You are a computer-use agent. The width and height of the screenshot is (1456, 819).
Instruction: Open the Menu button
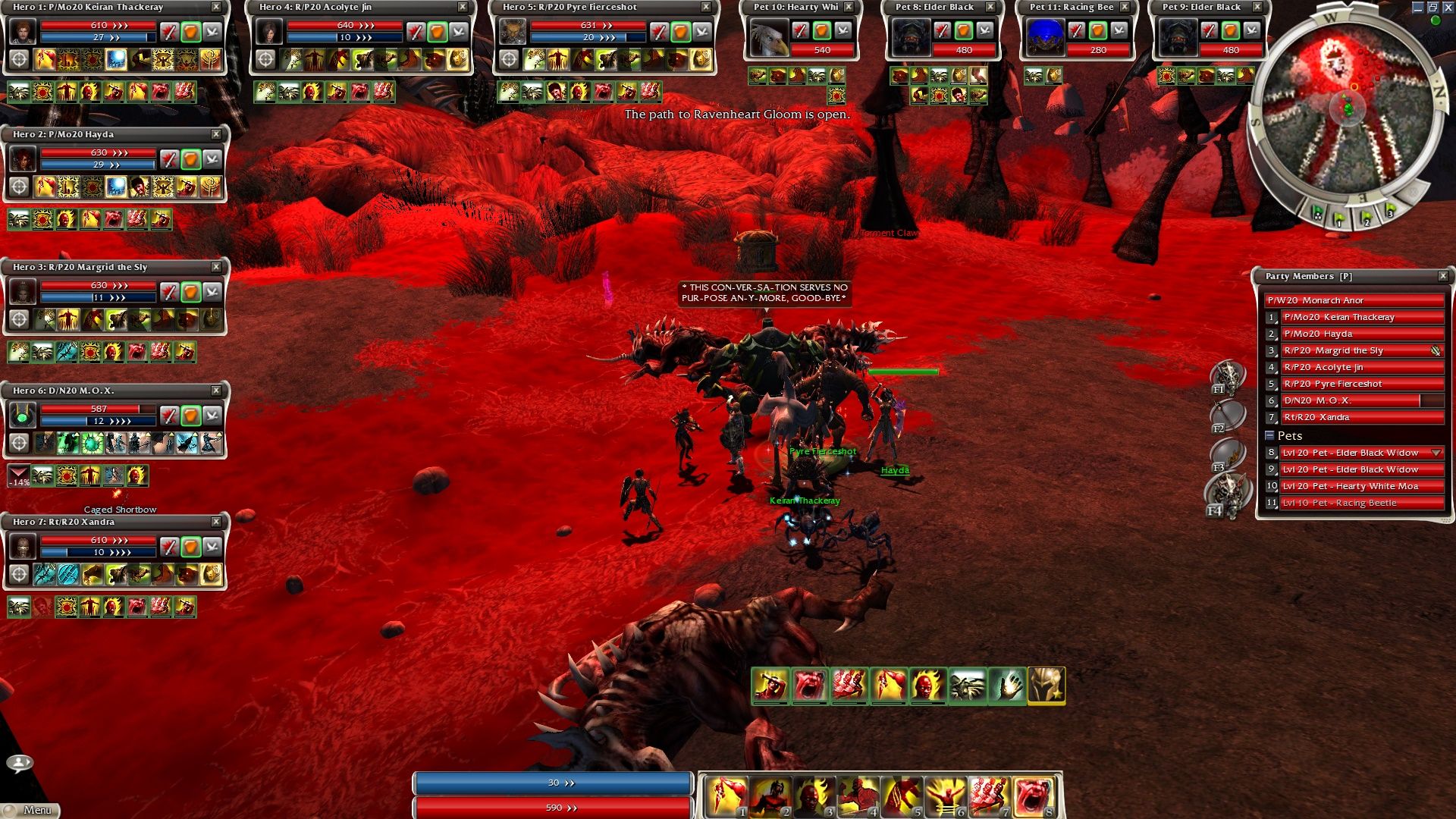pos(30,810)
